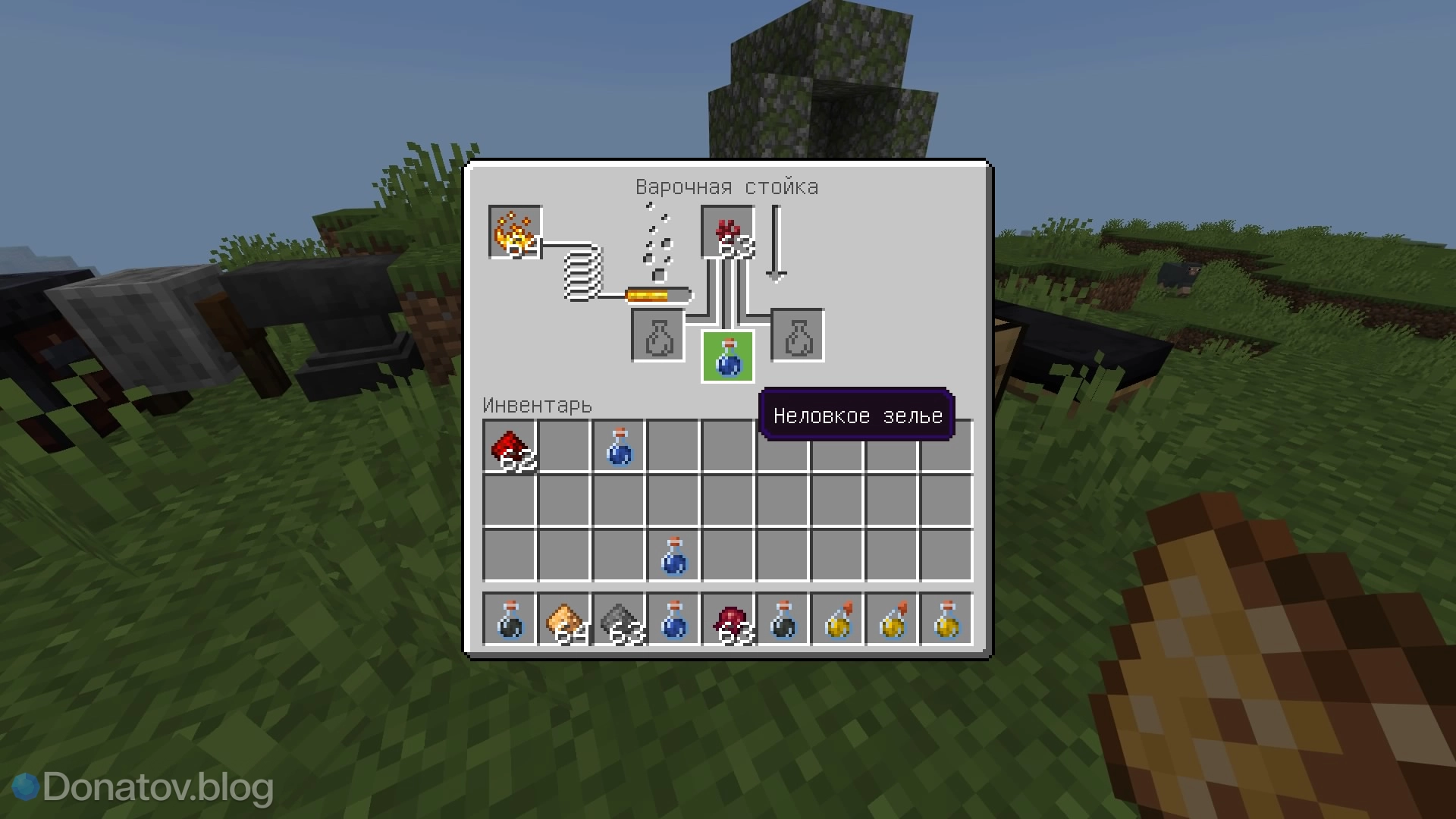Select the black potion in the first hotbar slot
Viewport: 1456px width, 819px height.
[x=510, y=620]
